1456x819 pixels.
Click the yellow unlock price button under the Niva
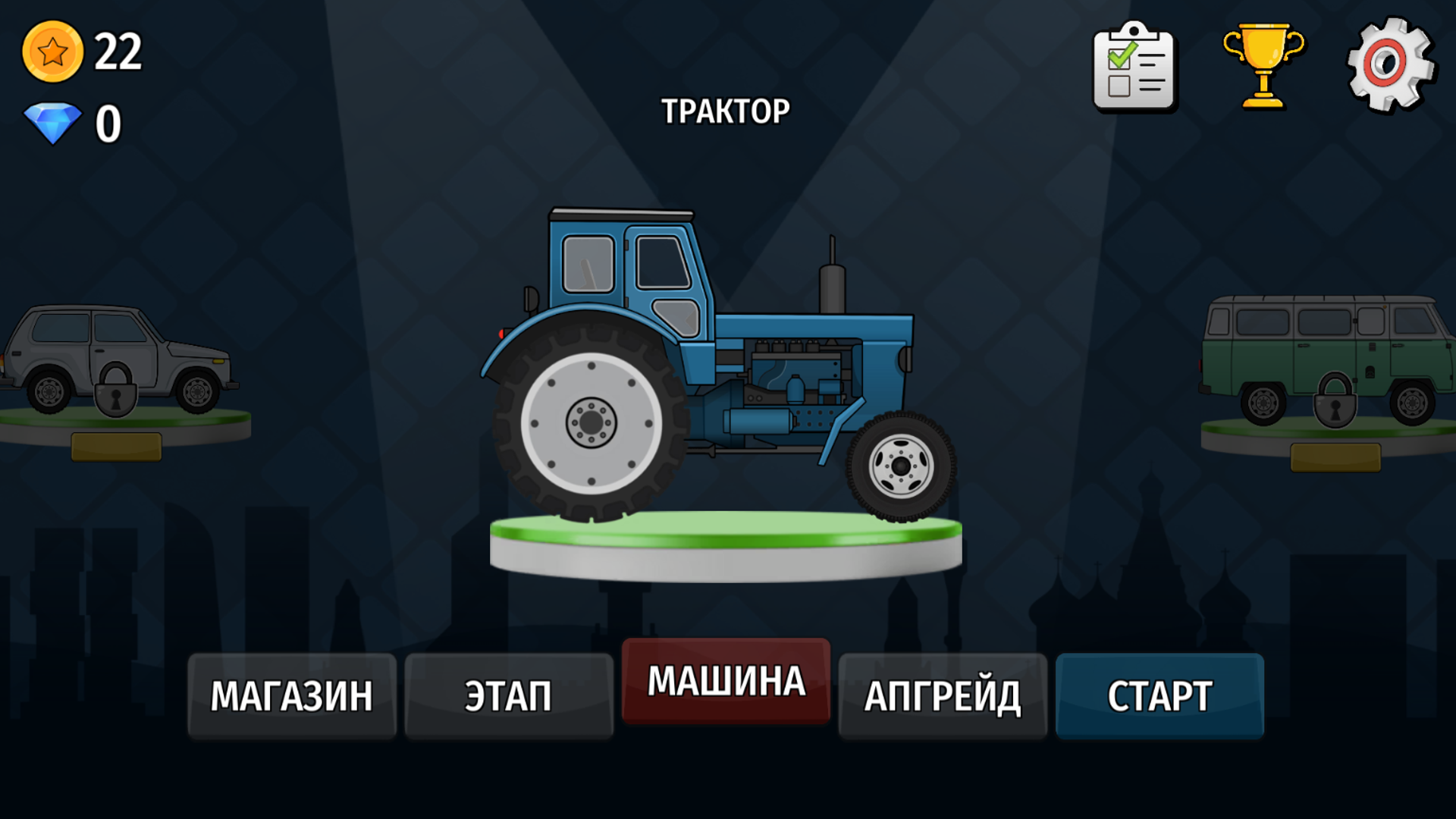(115, 448)
